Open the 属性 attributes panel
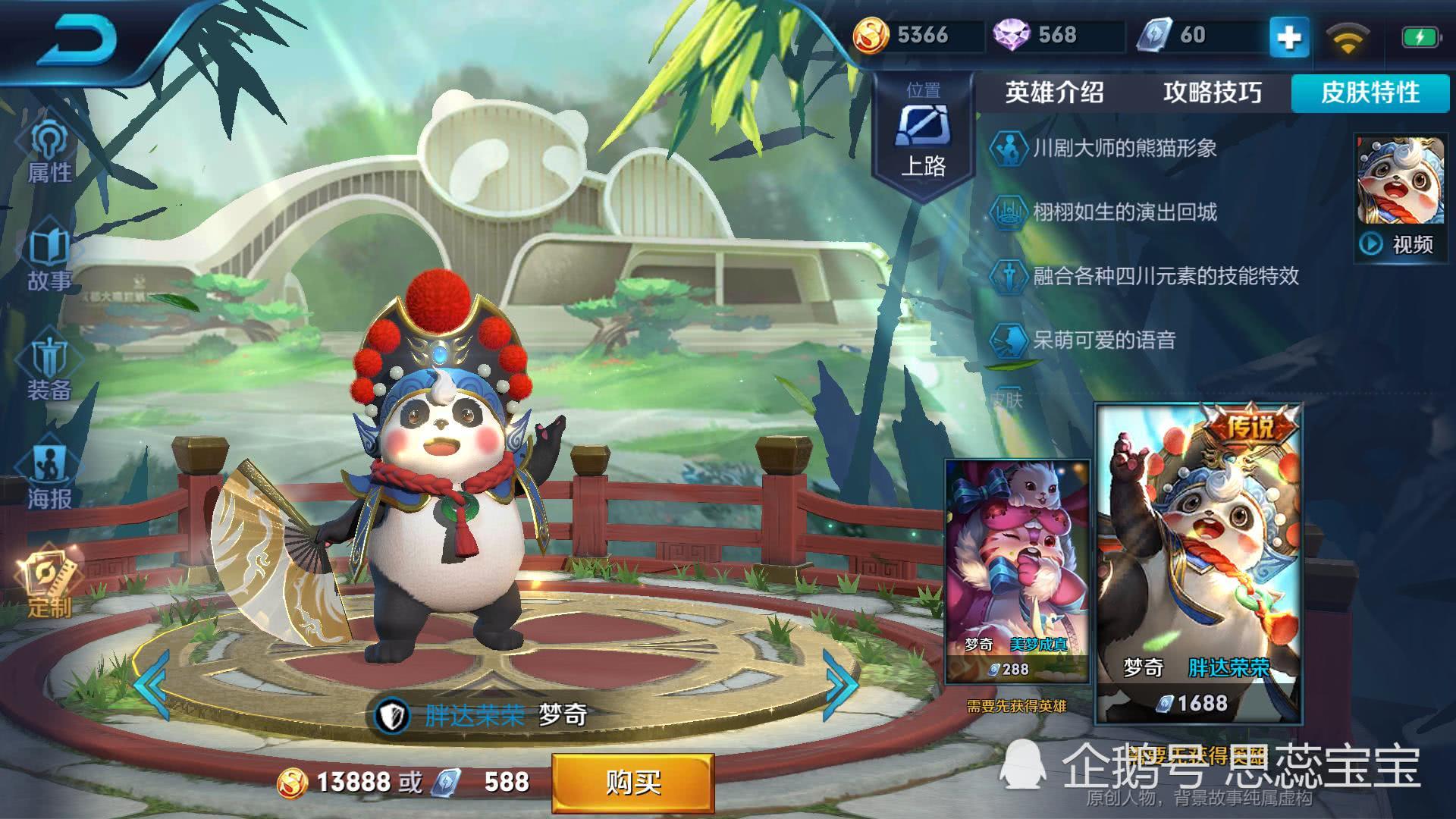This screenshot has height=819, width=1456. point(49,152)
